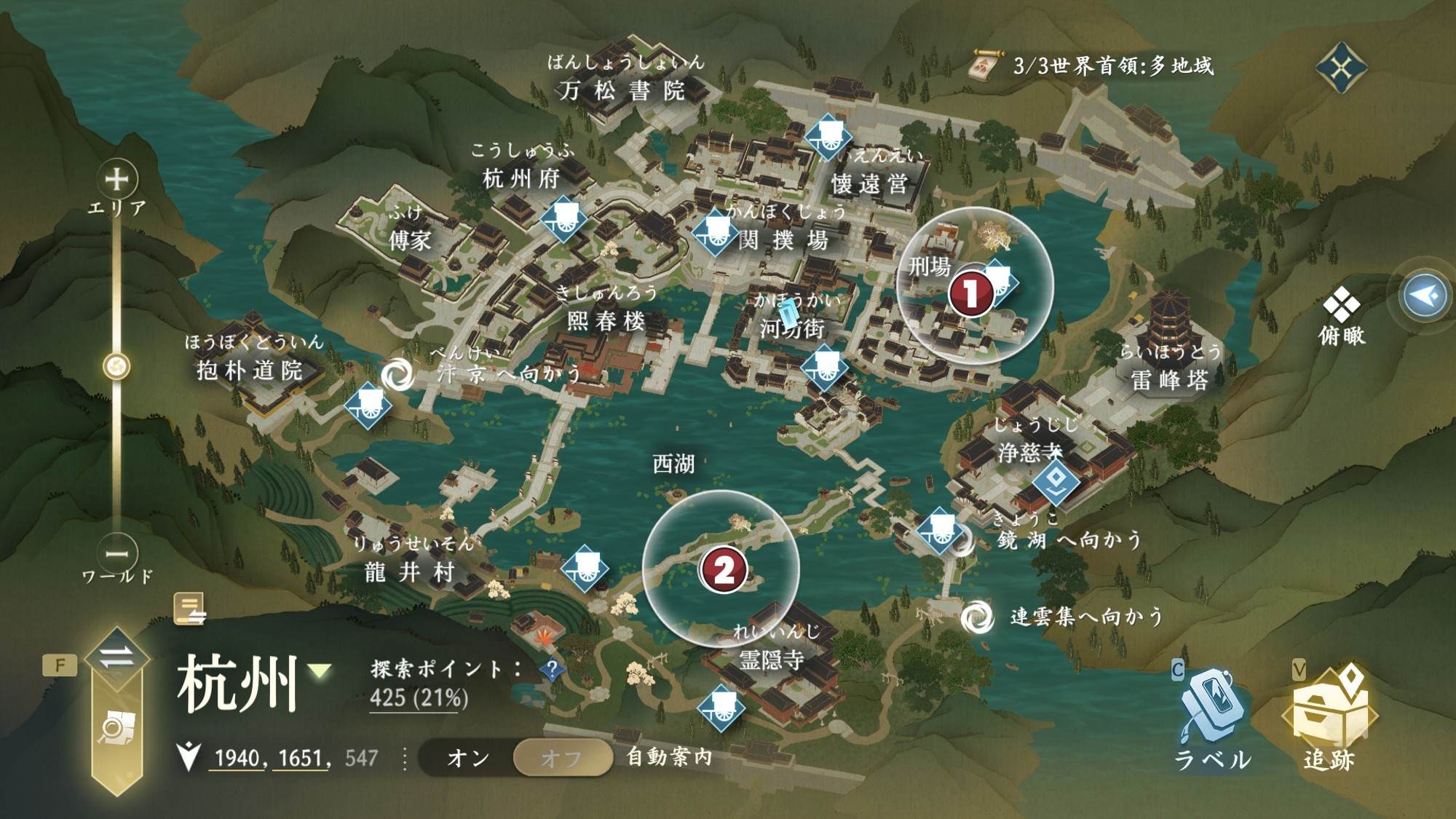The width and height of the screenshot is (1456, 819).
Task: Click the 連雲集へ向かう travel portal
Action: [x=976, y=617]
